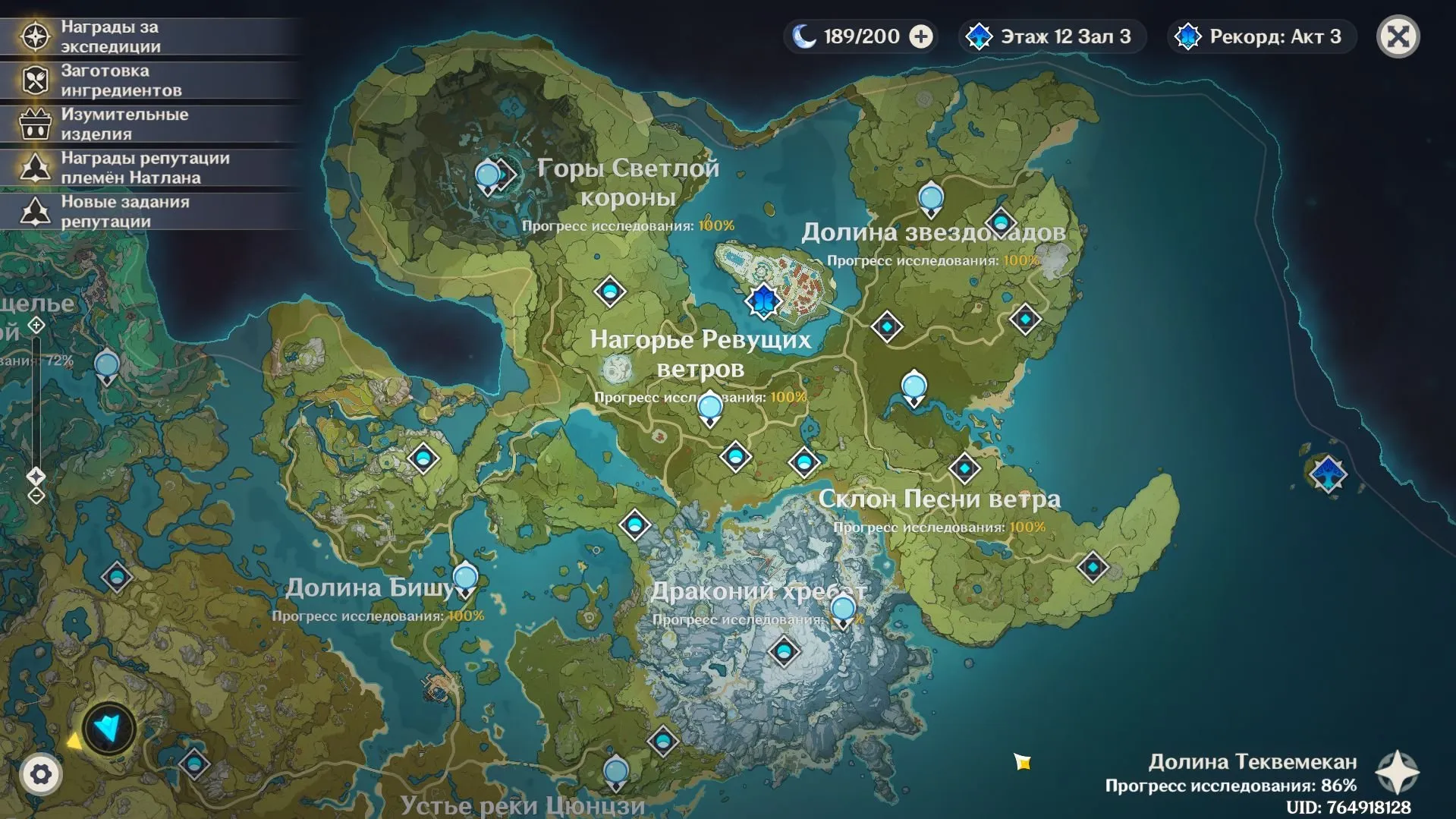The height and width of the screenshot is (819, 1456).
Task: Click the Original Resin moon icon
Action: tap(802, 36)
